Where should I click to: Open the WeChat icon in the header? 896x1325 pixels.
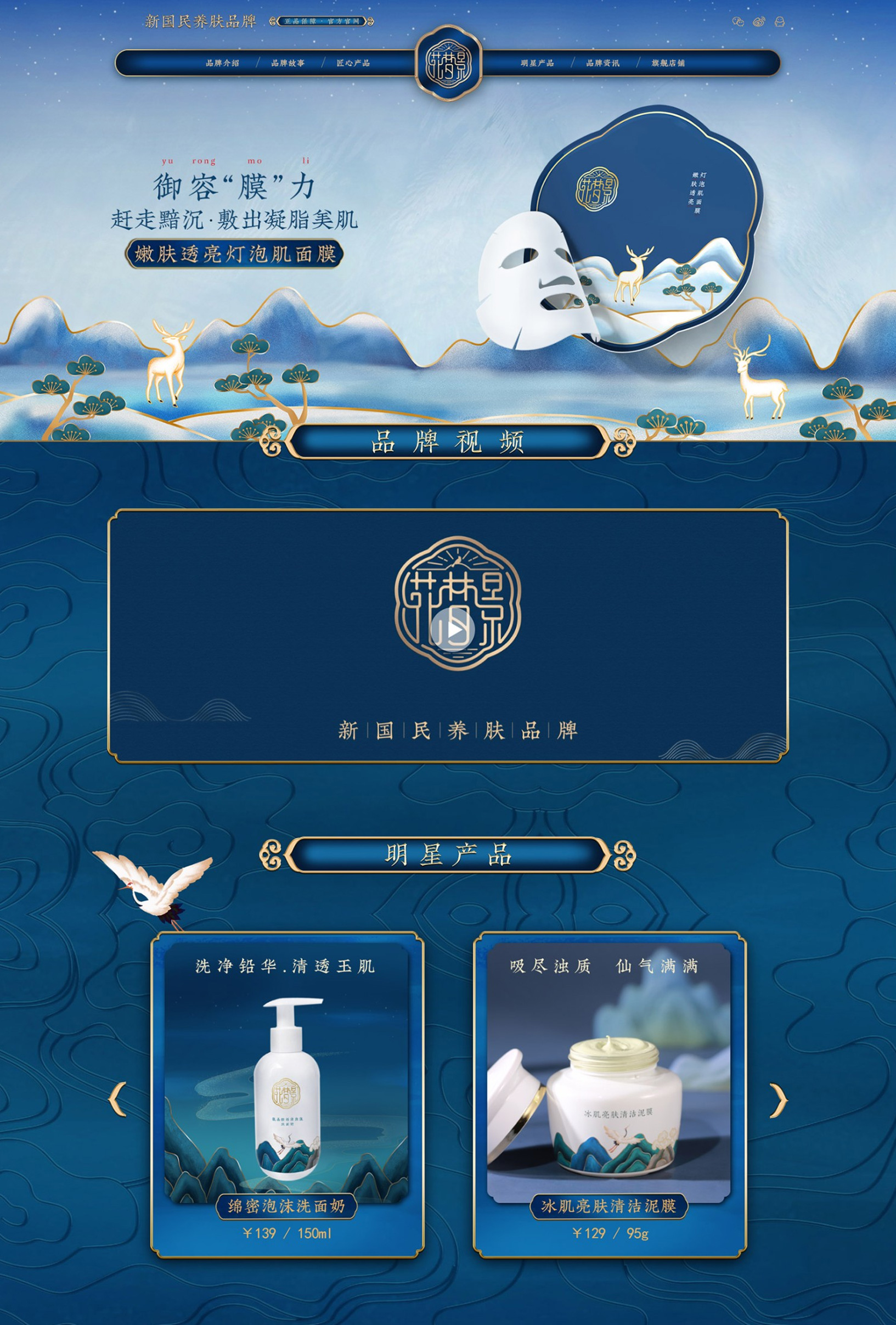(x=739, y=21)
